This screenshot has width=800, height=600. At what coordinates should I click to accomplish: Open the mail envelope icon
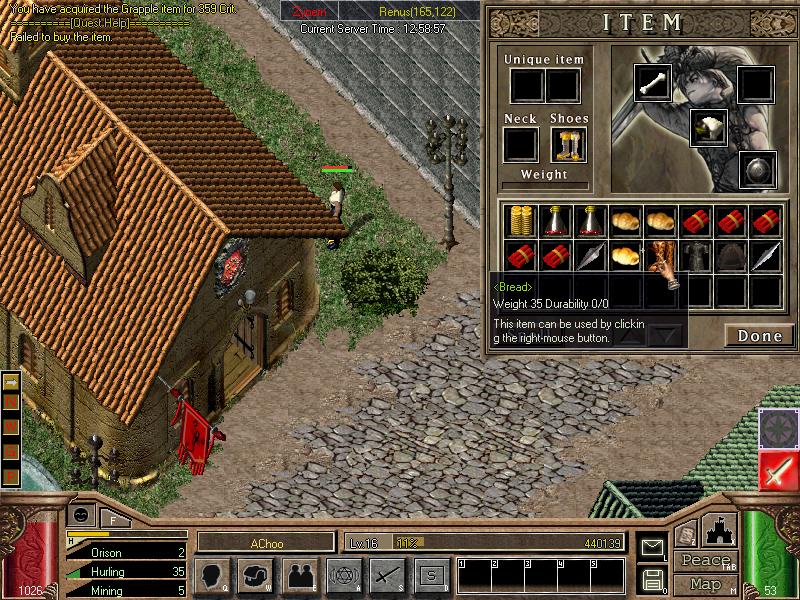point(652,548)
